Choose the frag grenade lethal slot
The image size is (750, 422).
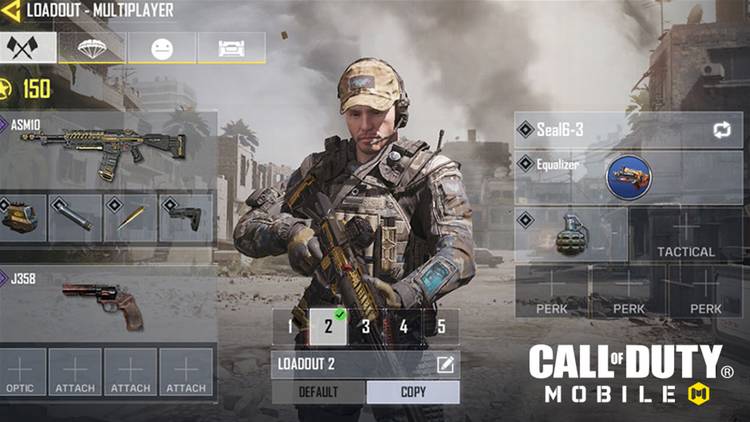tap(571, 235)
